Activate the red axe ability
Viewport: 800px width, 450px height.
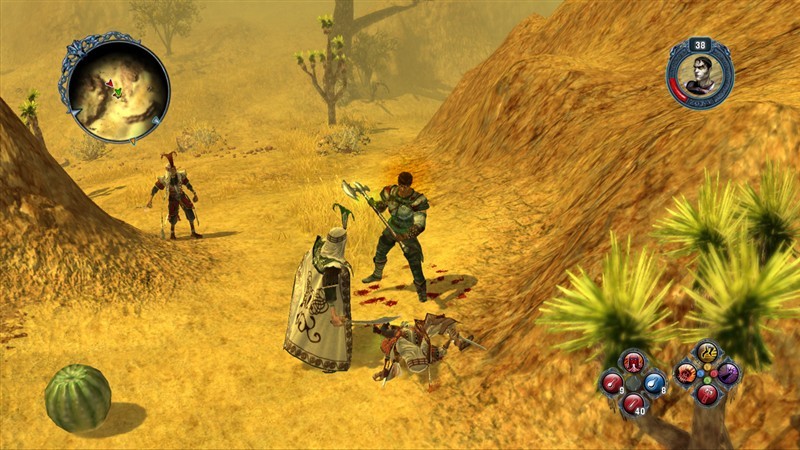707,395
